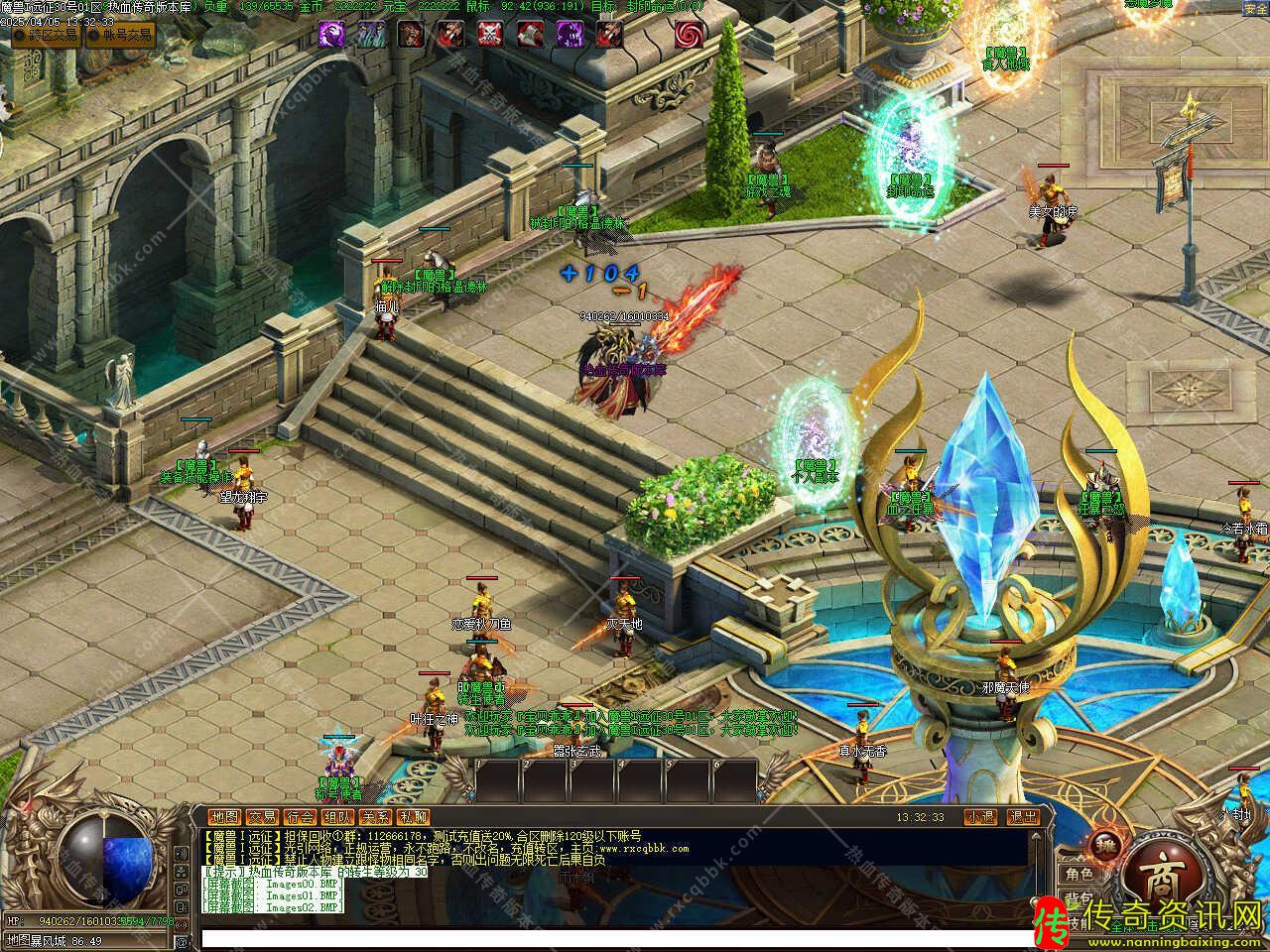1270x952 pixels.
Task: Open the 交易 trade button
Action: tap(263, 817)
